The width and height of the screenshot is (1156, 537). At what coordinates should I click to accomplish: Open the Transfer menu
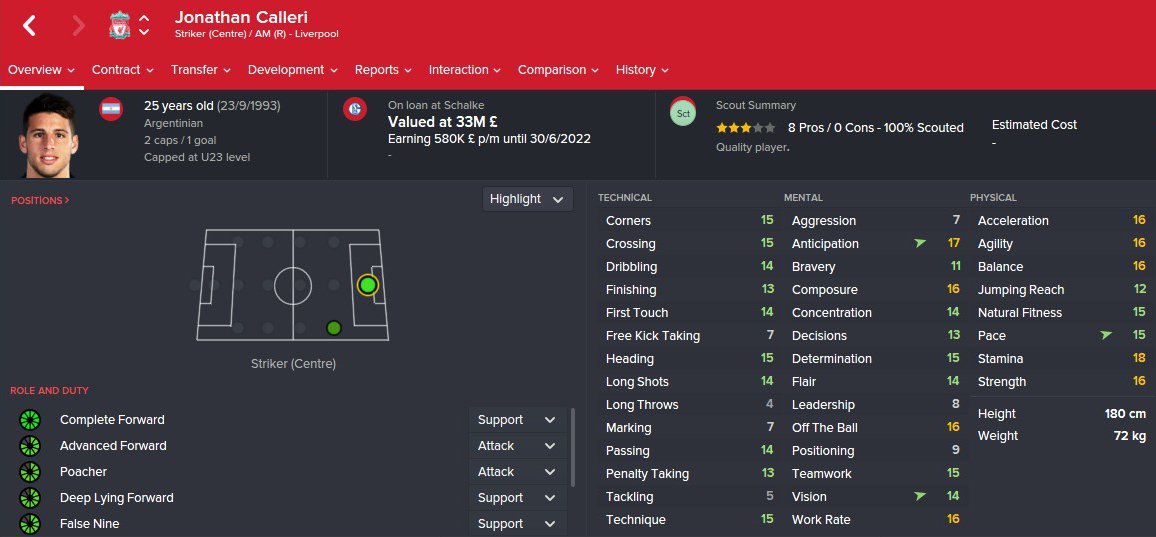(x=200, y=70)
